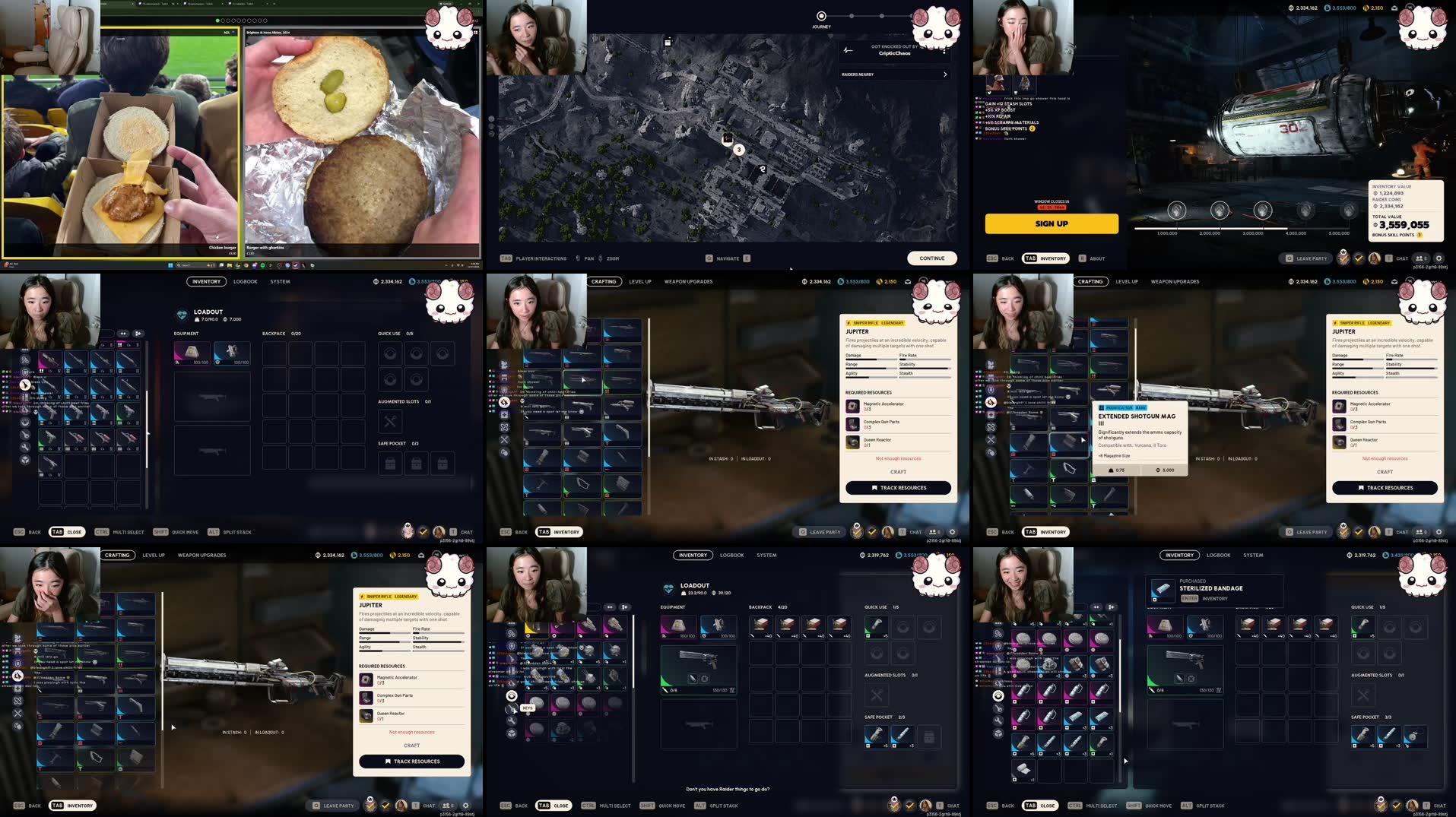1456x817 pixels.
Task: Click the SIGN UP button
Action: coord(1051,223)
